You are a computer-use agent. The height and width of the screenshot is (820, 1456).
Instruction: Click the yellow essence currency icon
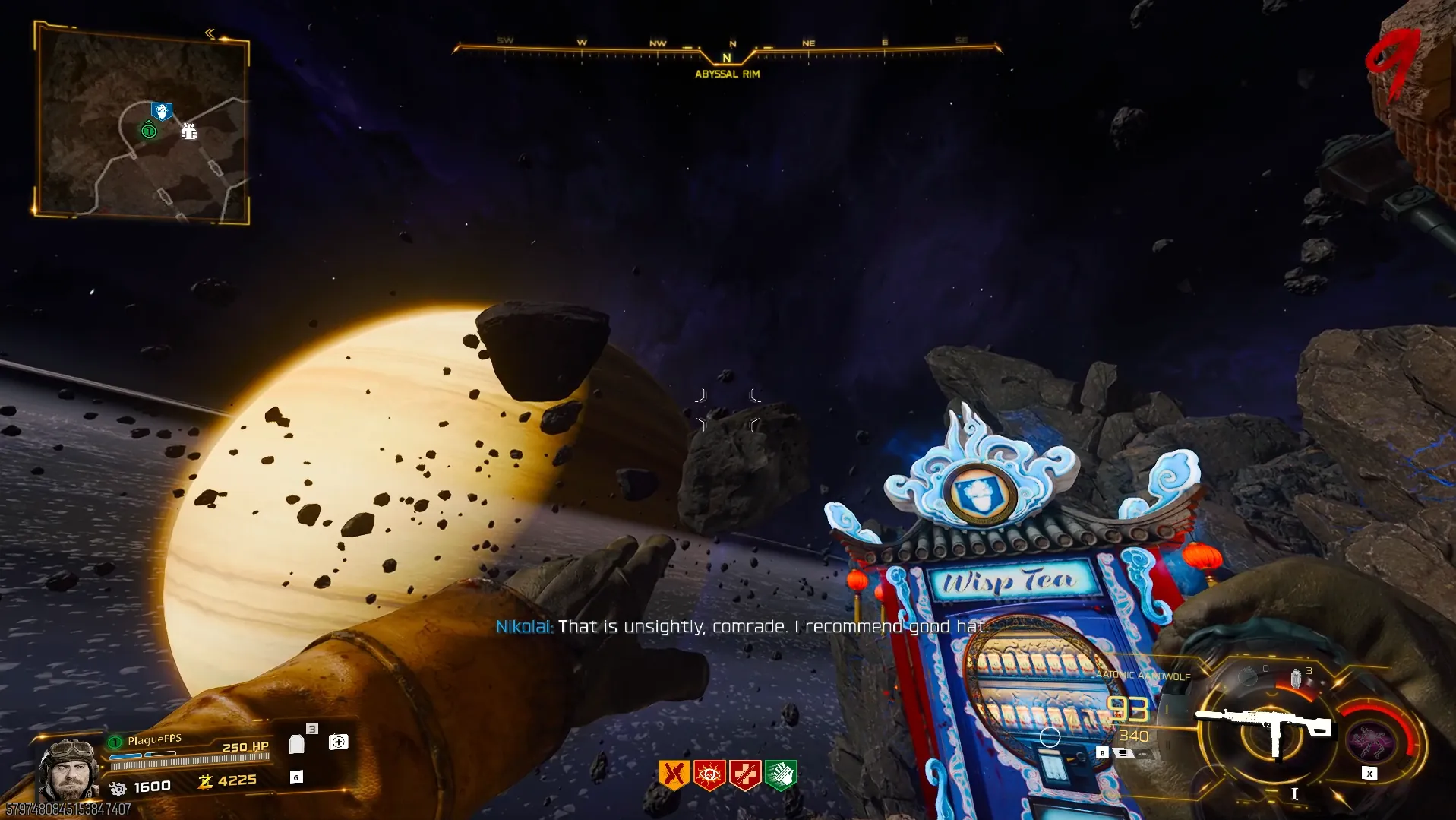[x=205, y=781]
